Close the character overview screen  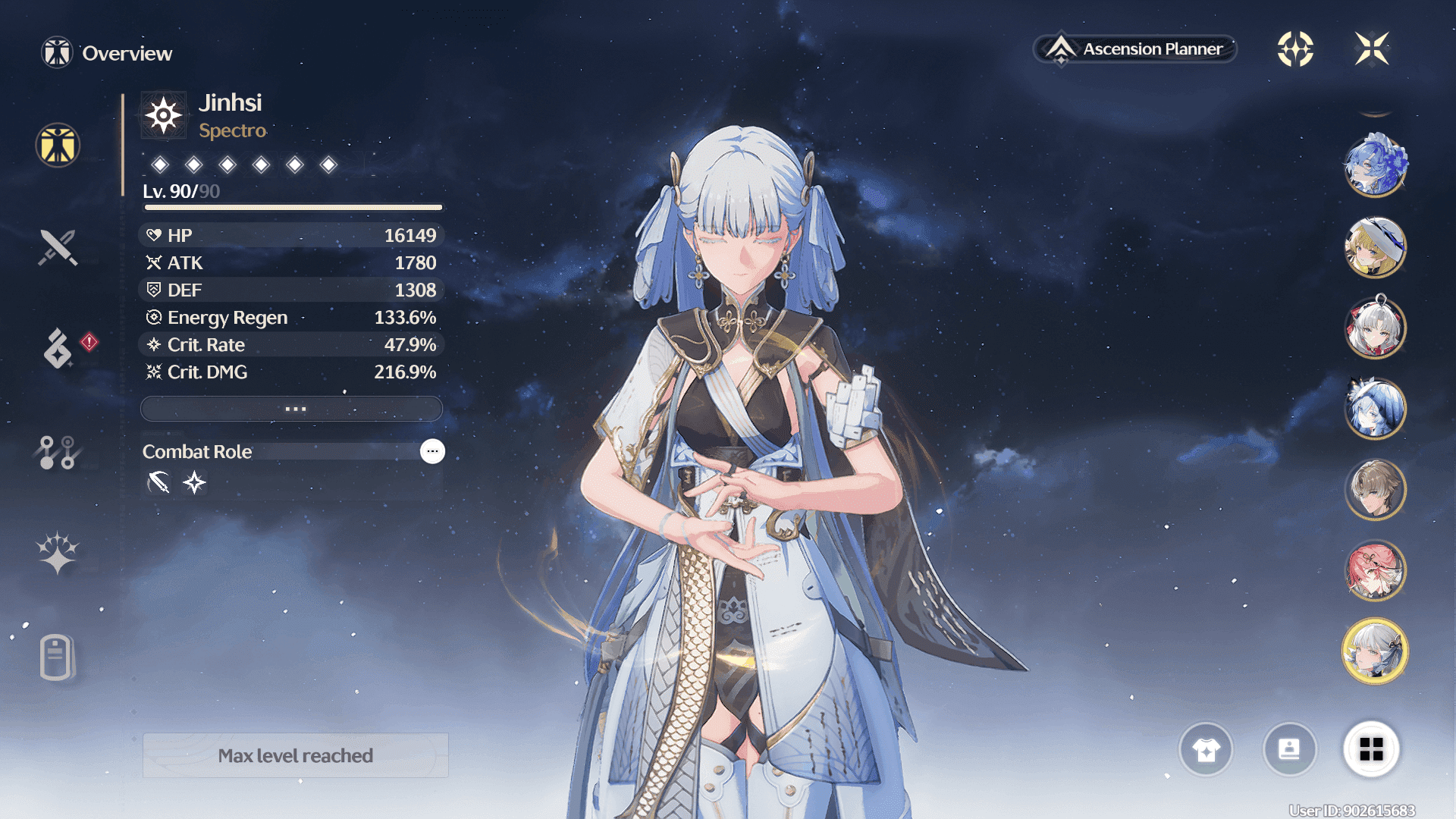(x=1371, y=49)
